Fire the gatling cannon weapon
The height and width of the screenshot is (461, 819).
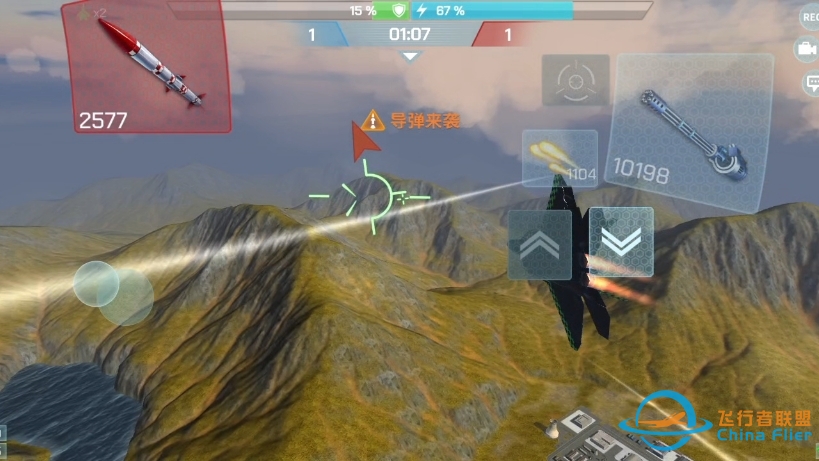(685, 132)
